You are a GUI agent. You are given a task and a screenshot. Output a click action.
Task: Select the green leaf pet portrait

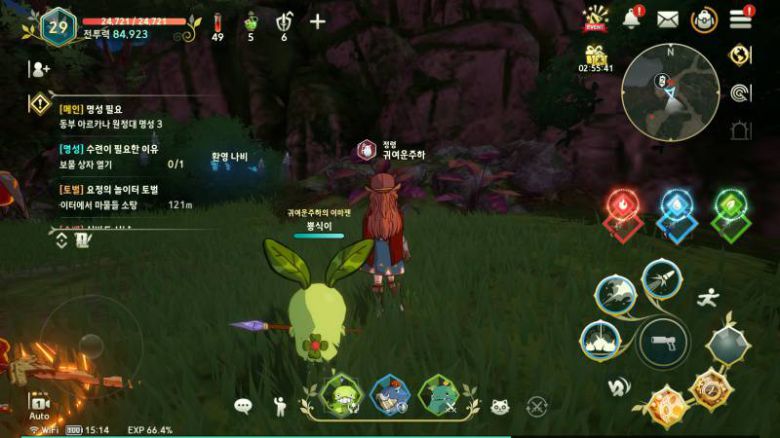pos(341,395)
